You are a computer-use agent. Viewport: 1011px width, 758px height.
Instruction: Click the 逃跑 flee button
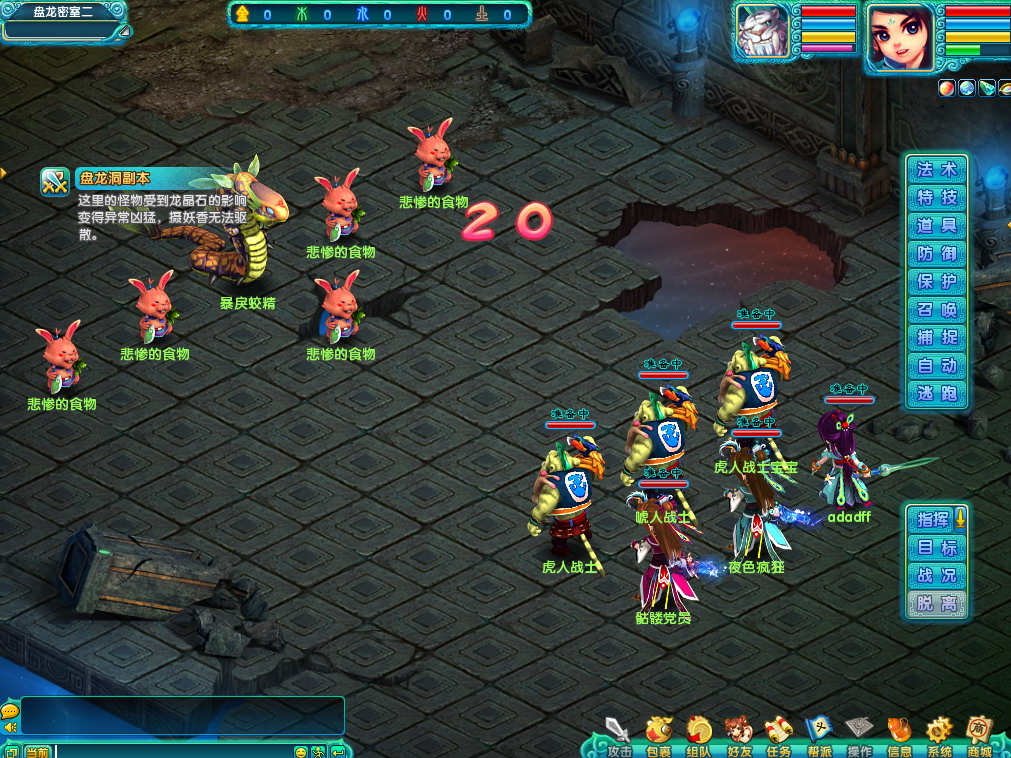(937, 394)
